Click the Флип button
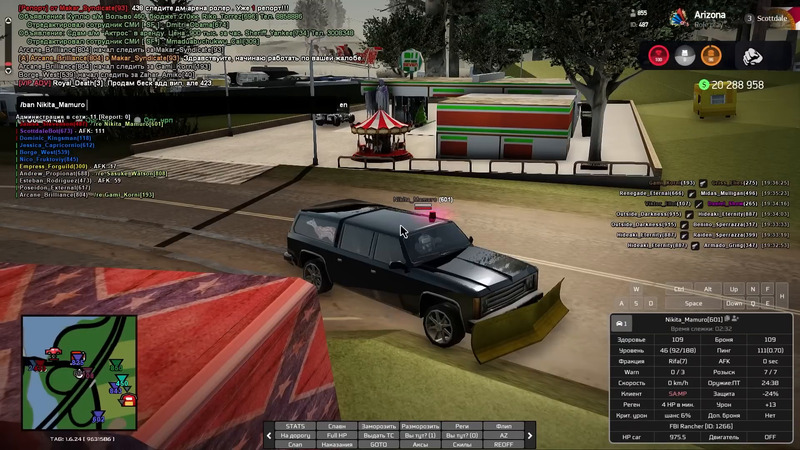 click(x=503, y=426)
